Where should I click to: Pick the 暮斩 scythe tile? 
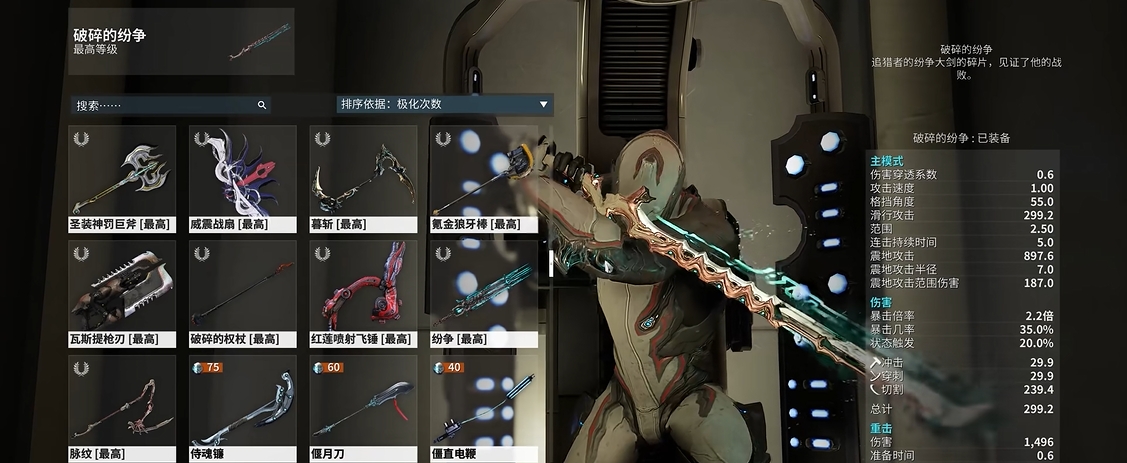click(363, 178)
